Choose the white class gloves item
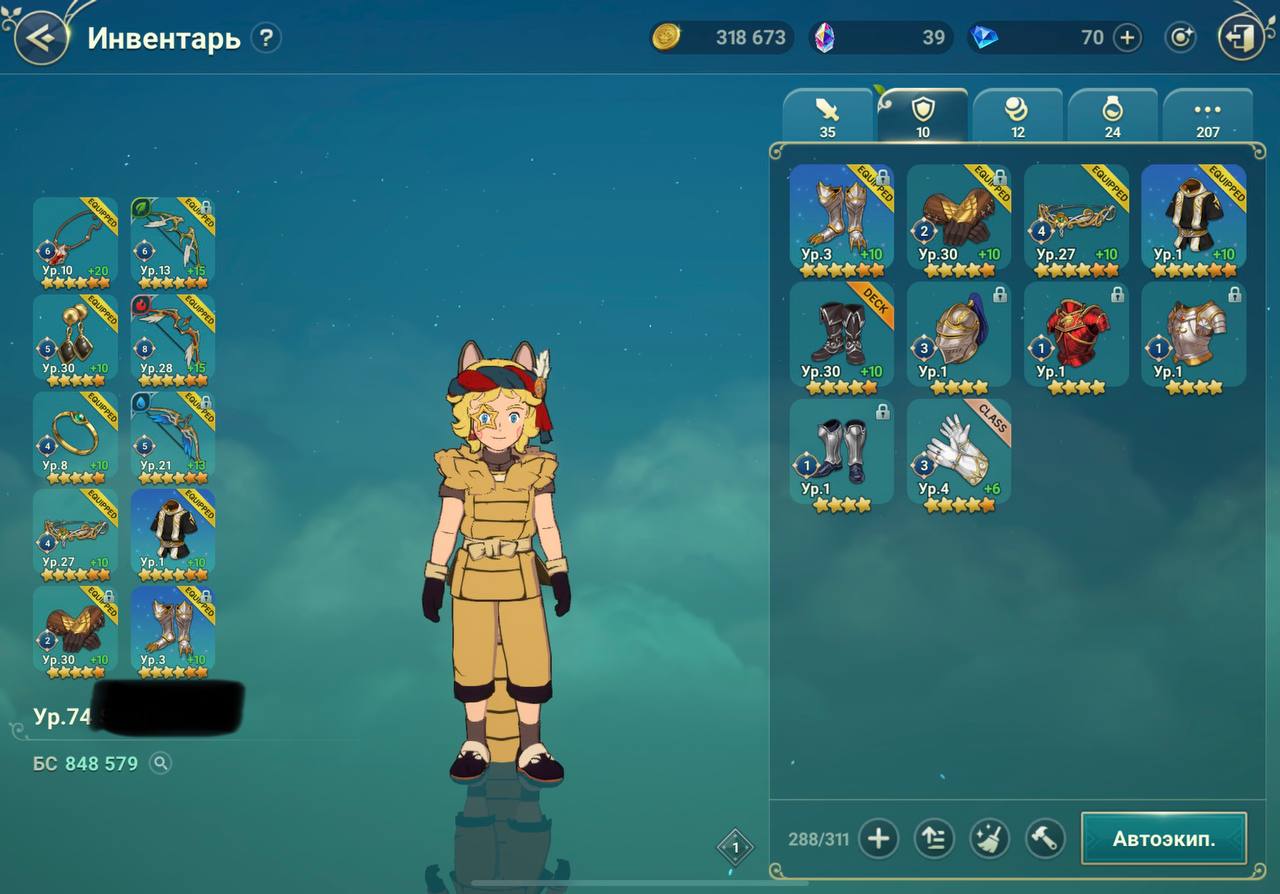This screenshot has width=1280, height=894. 958,452
